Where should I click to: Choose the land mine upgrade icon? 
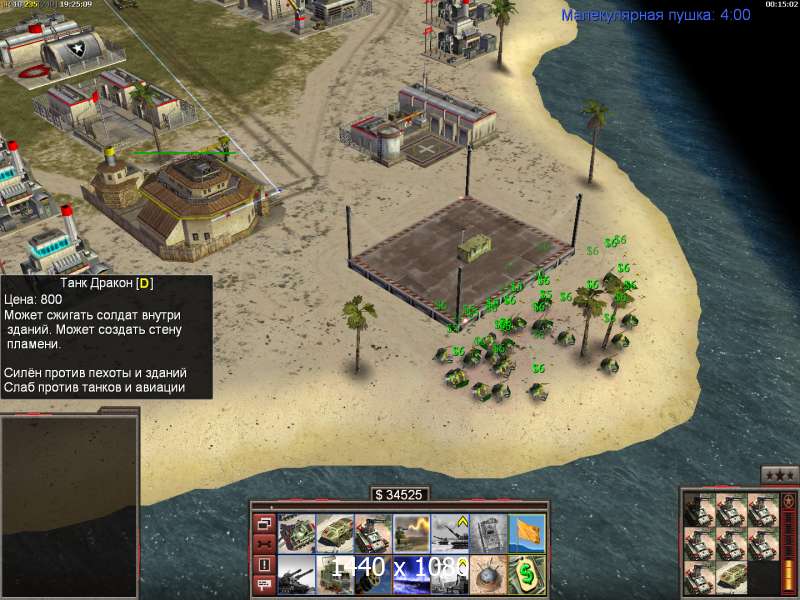(x=489, y=574)
